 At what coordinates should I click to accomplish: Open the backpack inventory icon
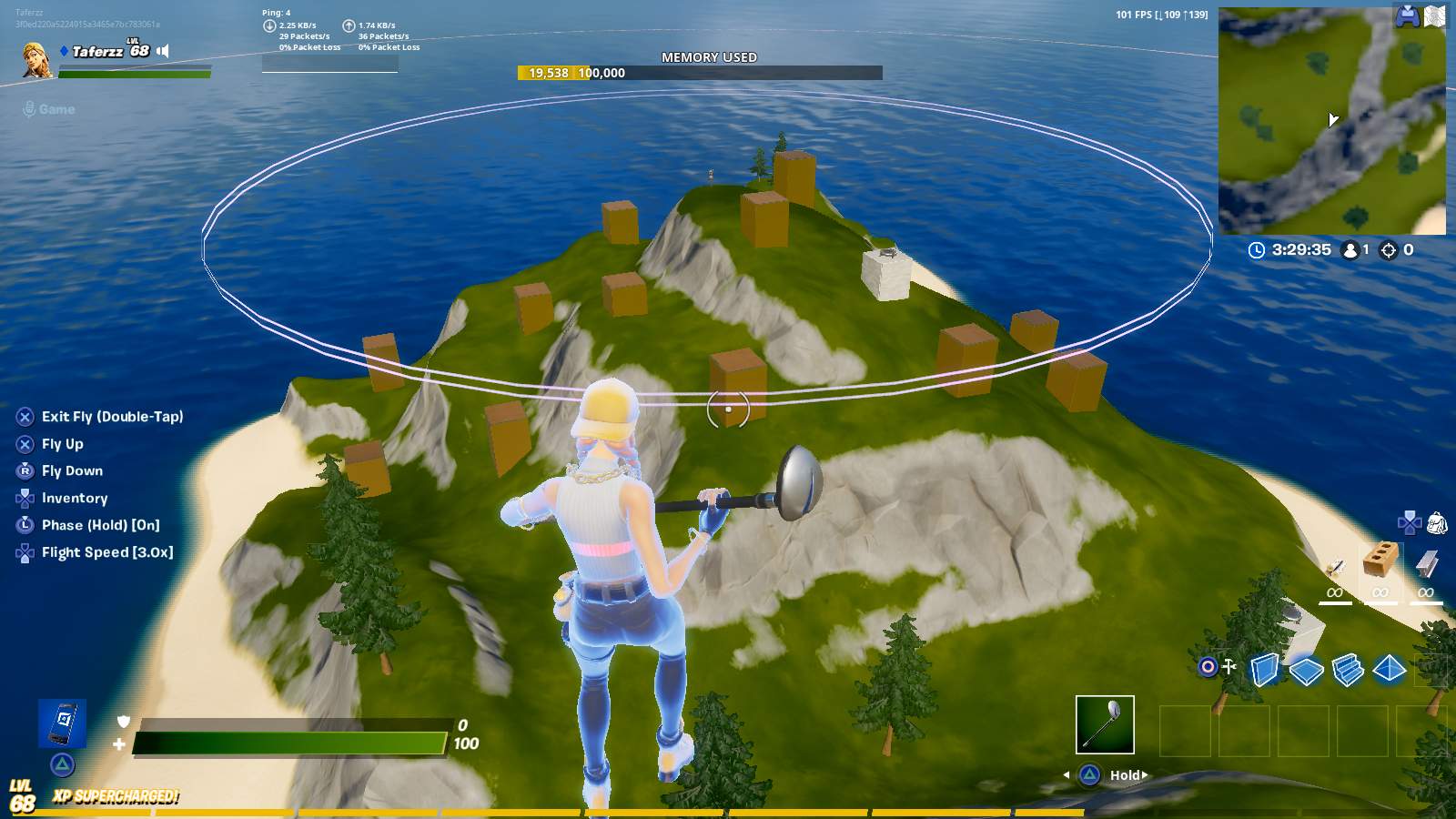pos(1437,523)
